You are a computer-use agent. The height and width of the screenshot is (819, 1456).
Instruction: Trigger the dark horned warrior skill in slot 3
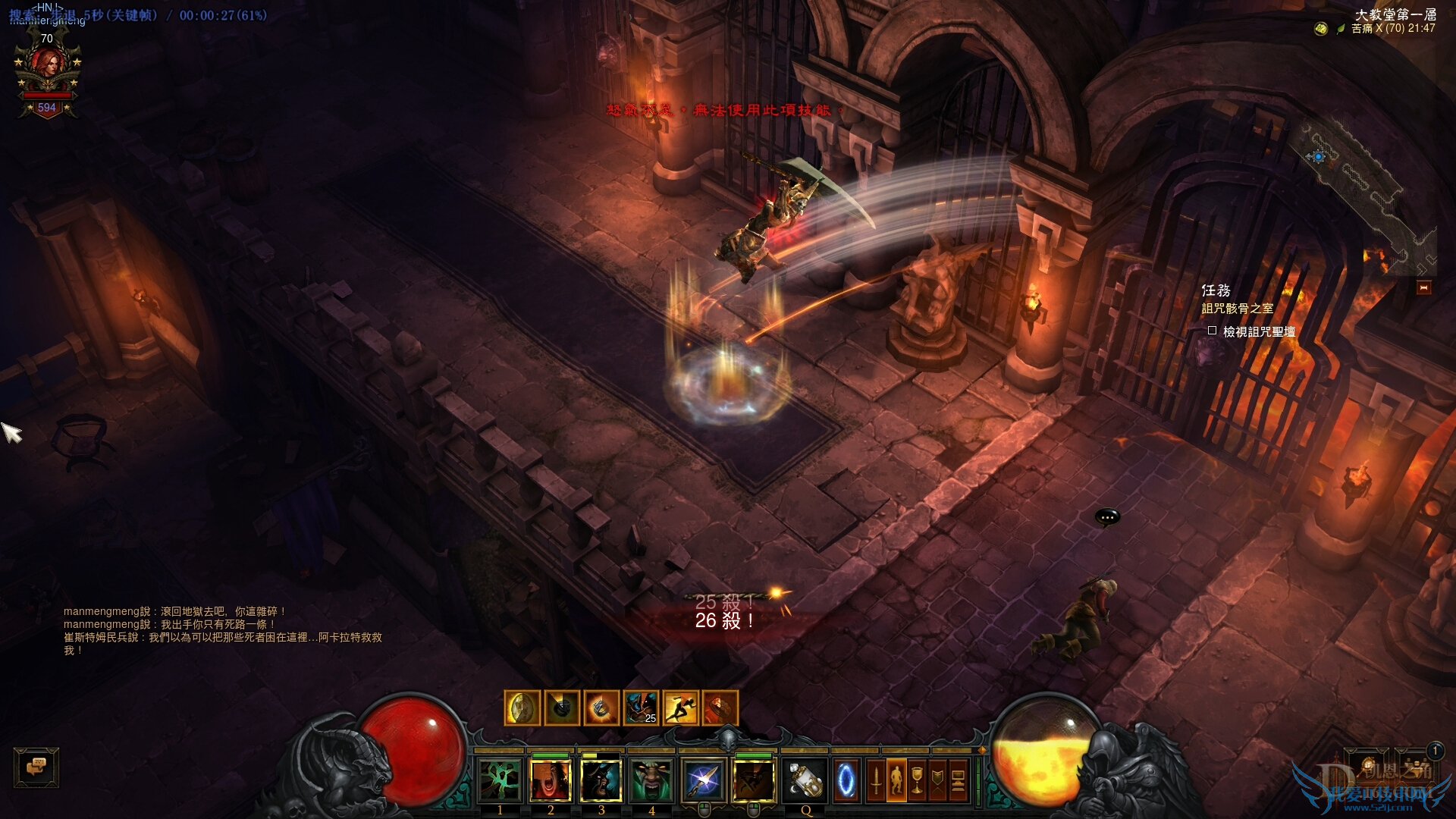[x=601, y=780]
